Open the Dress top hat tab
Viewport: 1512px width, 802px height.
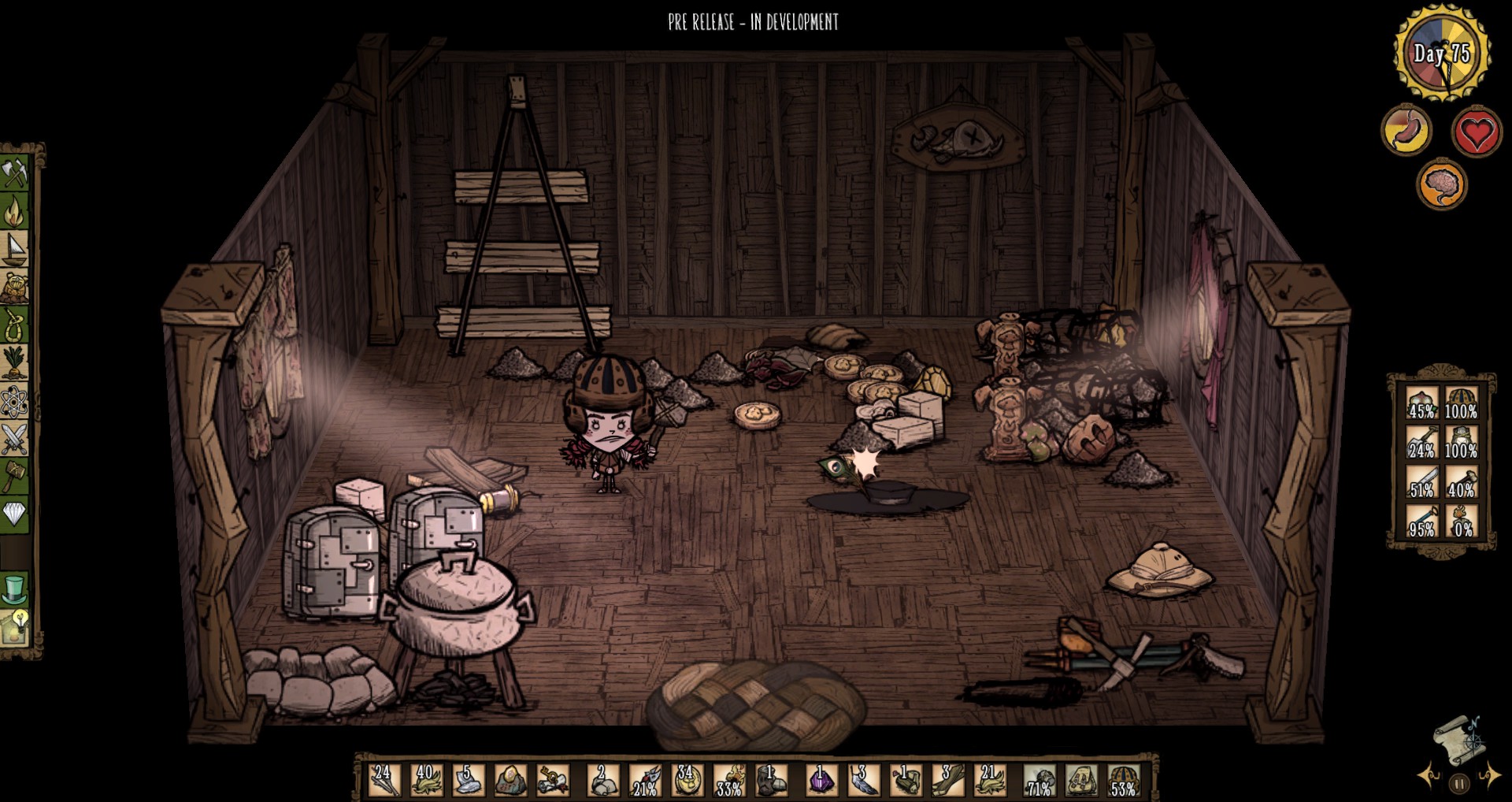coord(15,589)
